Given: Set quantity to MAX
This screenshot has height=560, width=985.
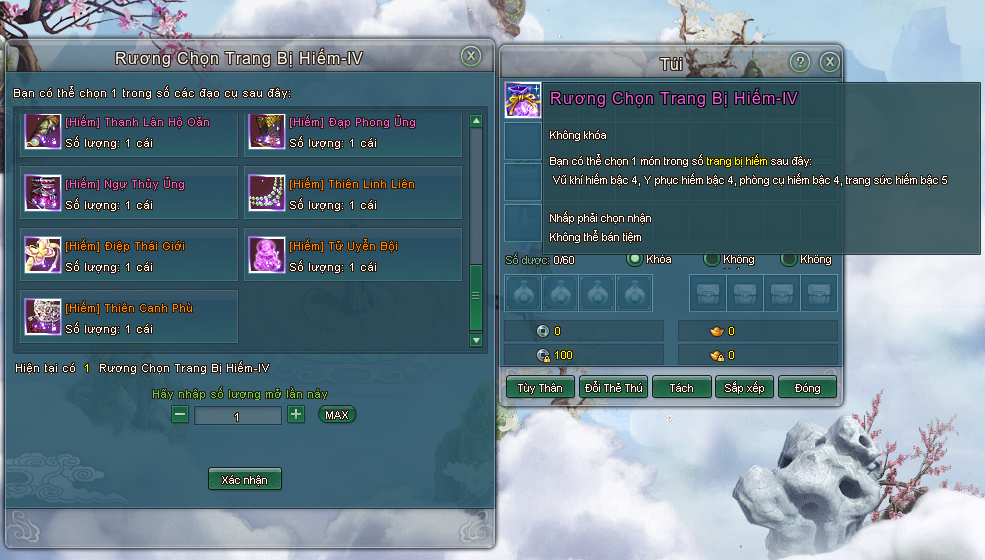Looking at the screenshot, I should point(337,414).
